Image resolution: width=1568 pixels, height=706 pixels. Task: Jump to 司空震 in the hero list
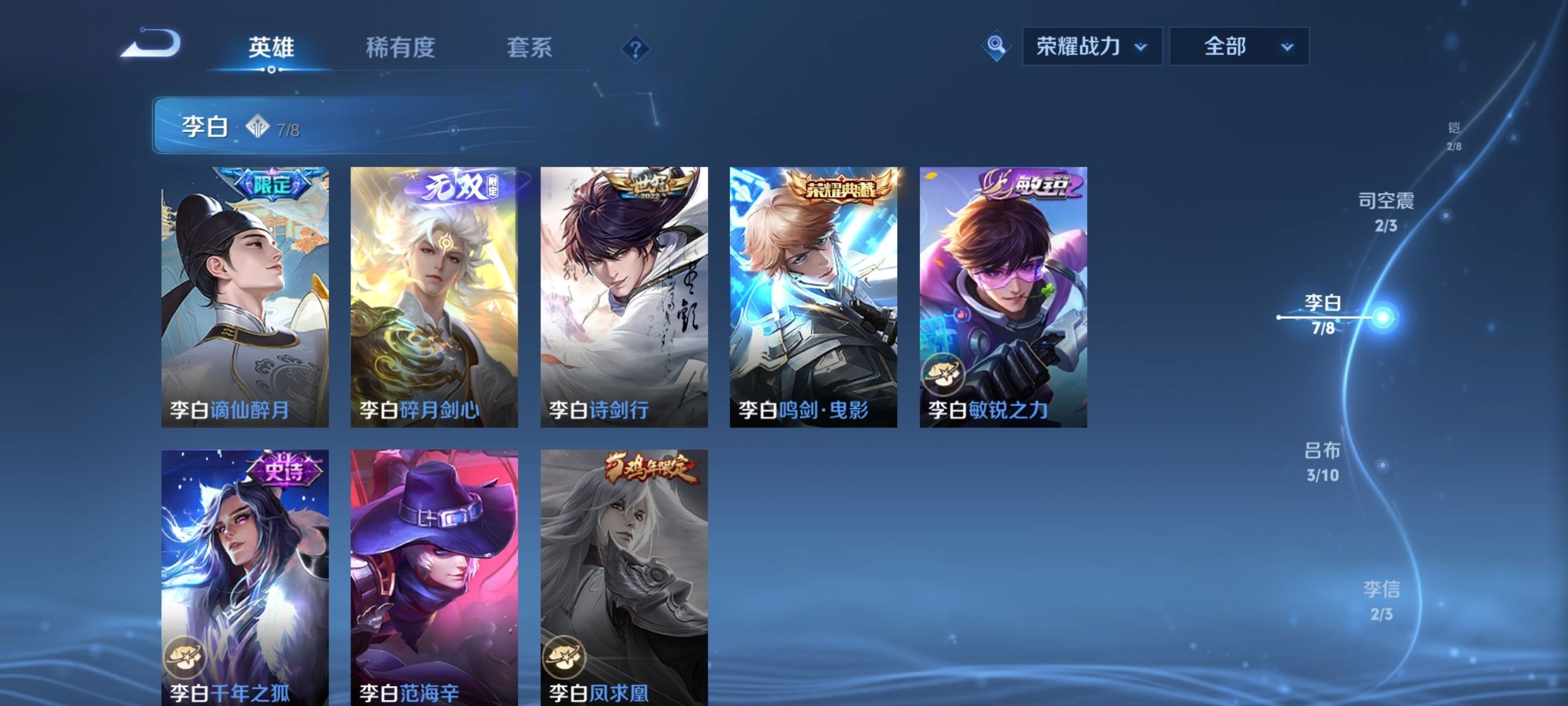tap(1386, 211)
